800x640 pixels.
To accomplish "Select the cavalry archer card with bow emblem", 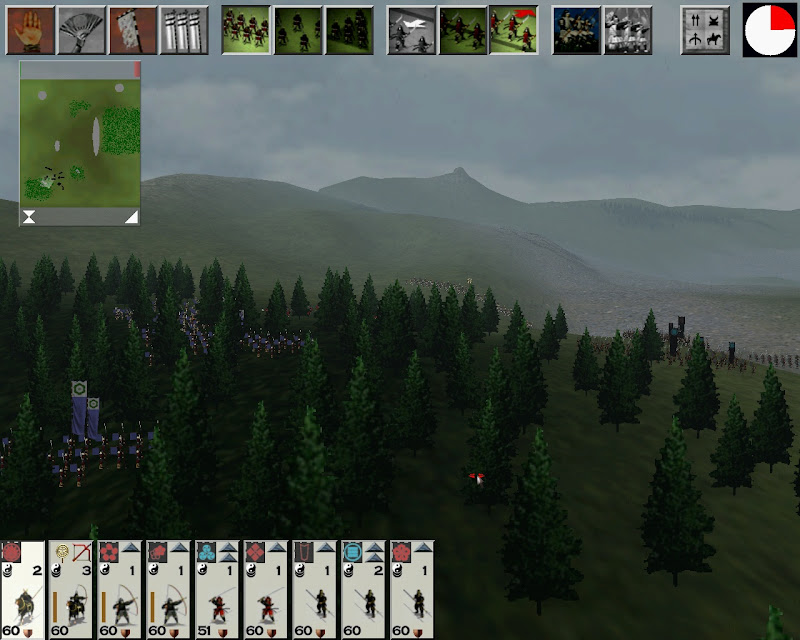I will point(72,590).
